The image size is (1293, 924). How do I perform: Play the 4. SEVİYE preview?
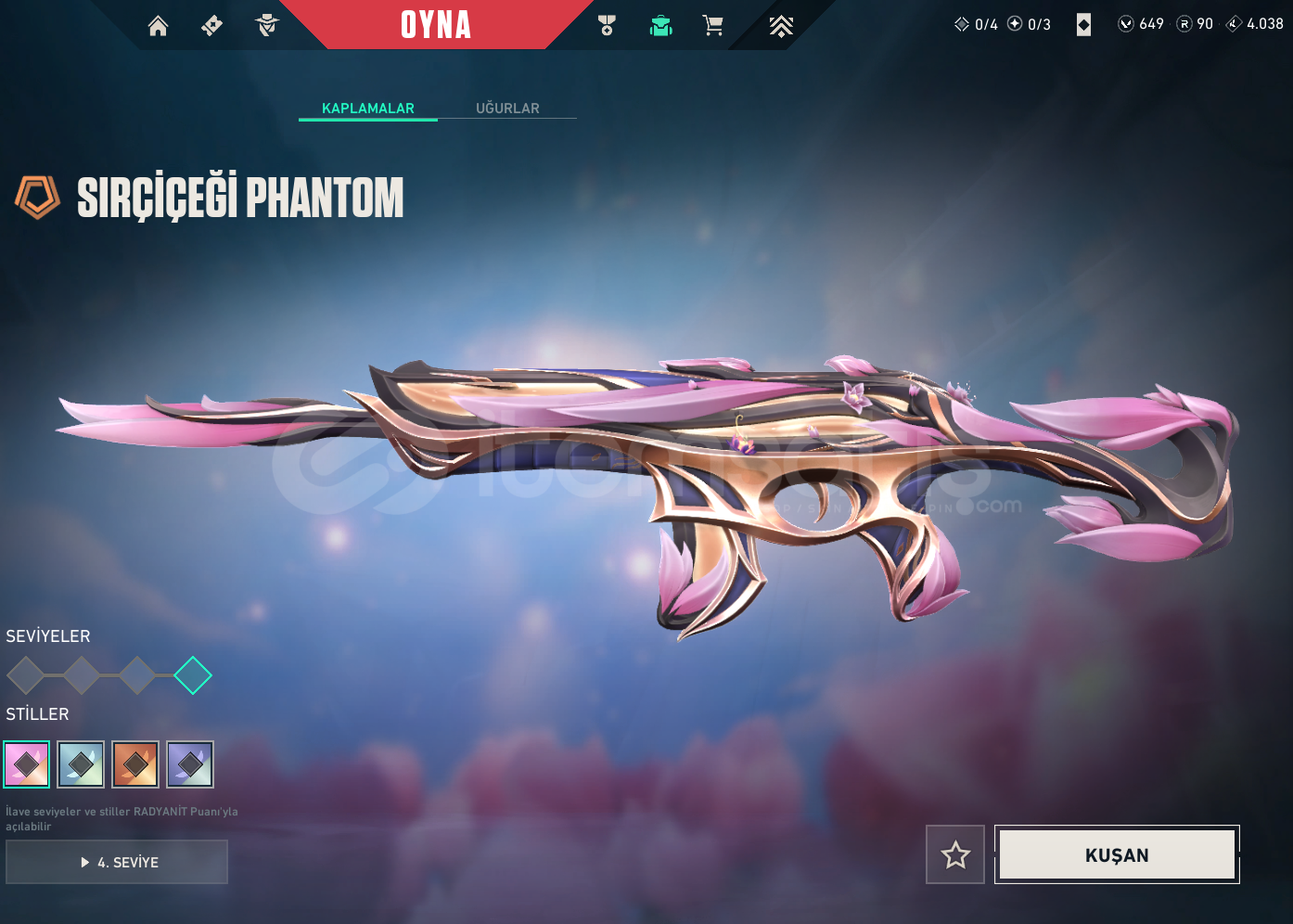tap(117, 862)
